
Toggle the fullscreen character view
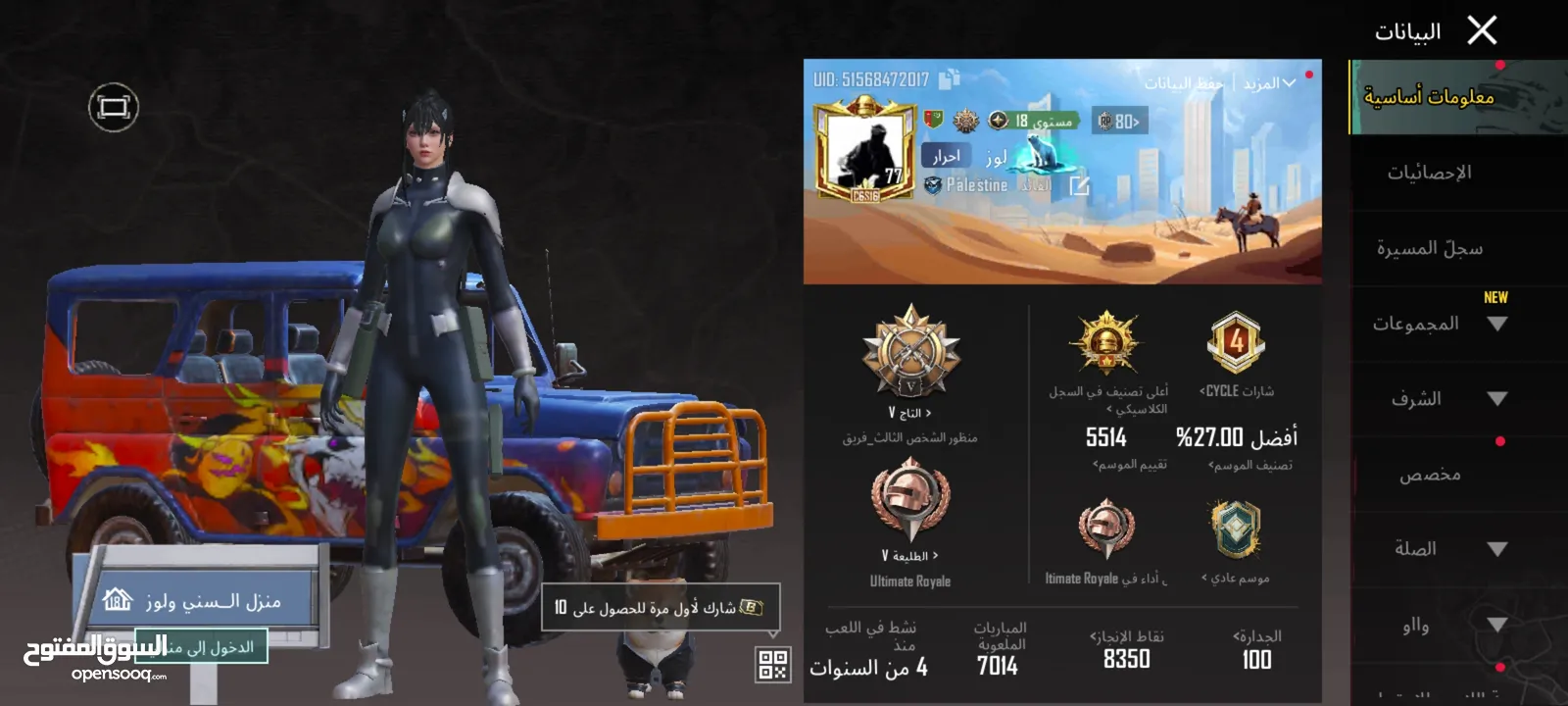coord(114,107)
